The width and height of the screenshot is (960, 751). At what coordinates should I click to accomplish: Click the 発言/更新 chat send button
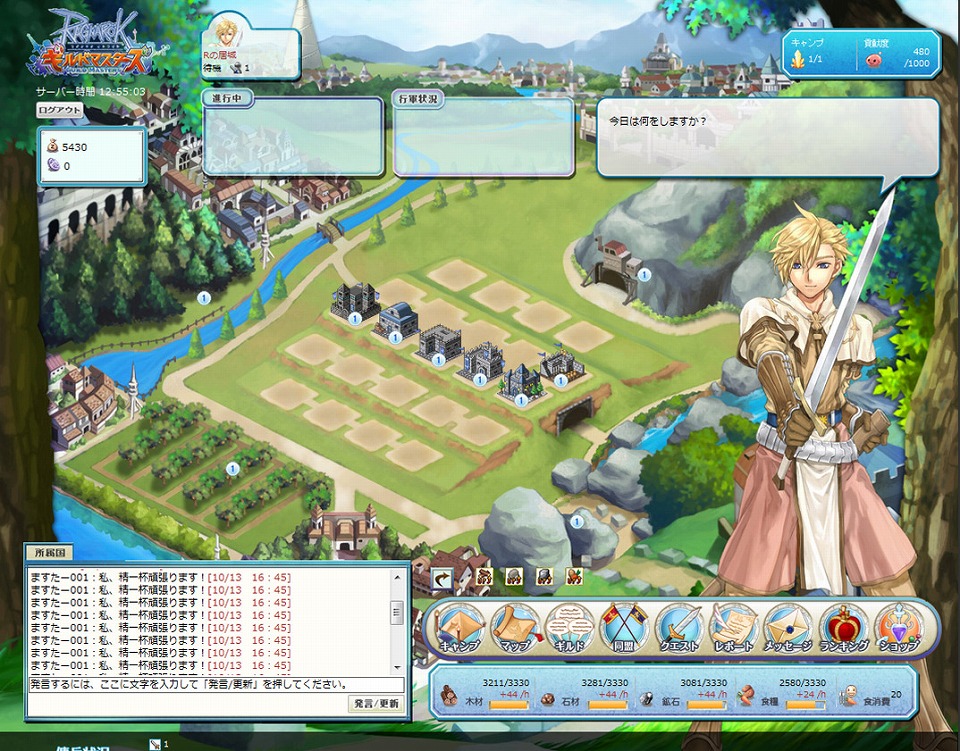coord(376,704)
